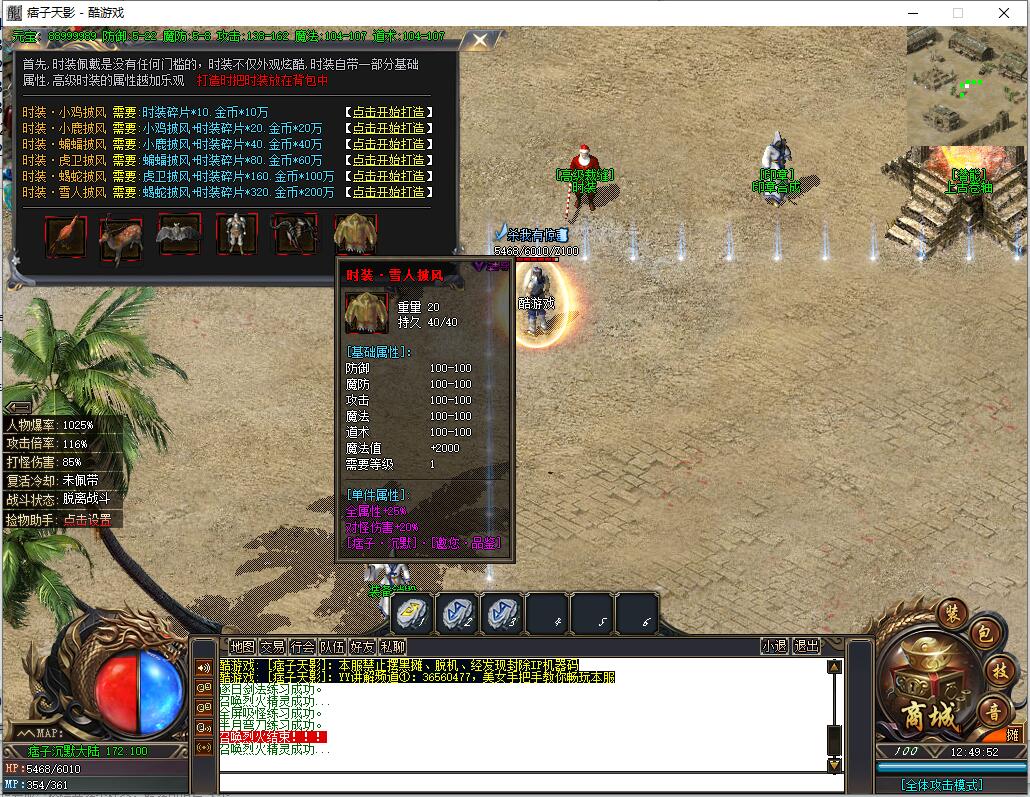Maximize the game window
The height and width of the screenshot is (797, 1030).
click(958, 14)
